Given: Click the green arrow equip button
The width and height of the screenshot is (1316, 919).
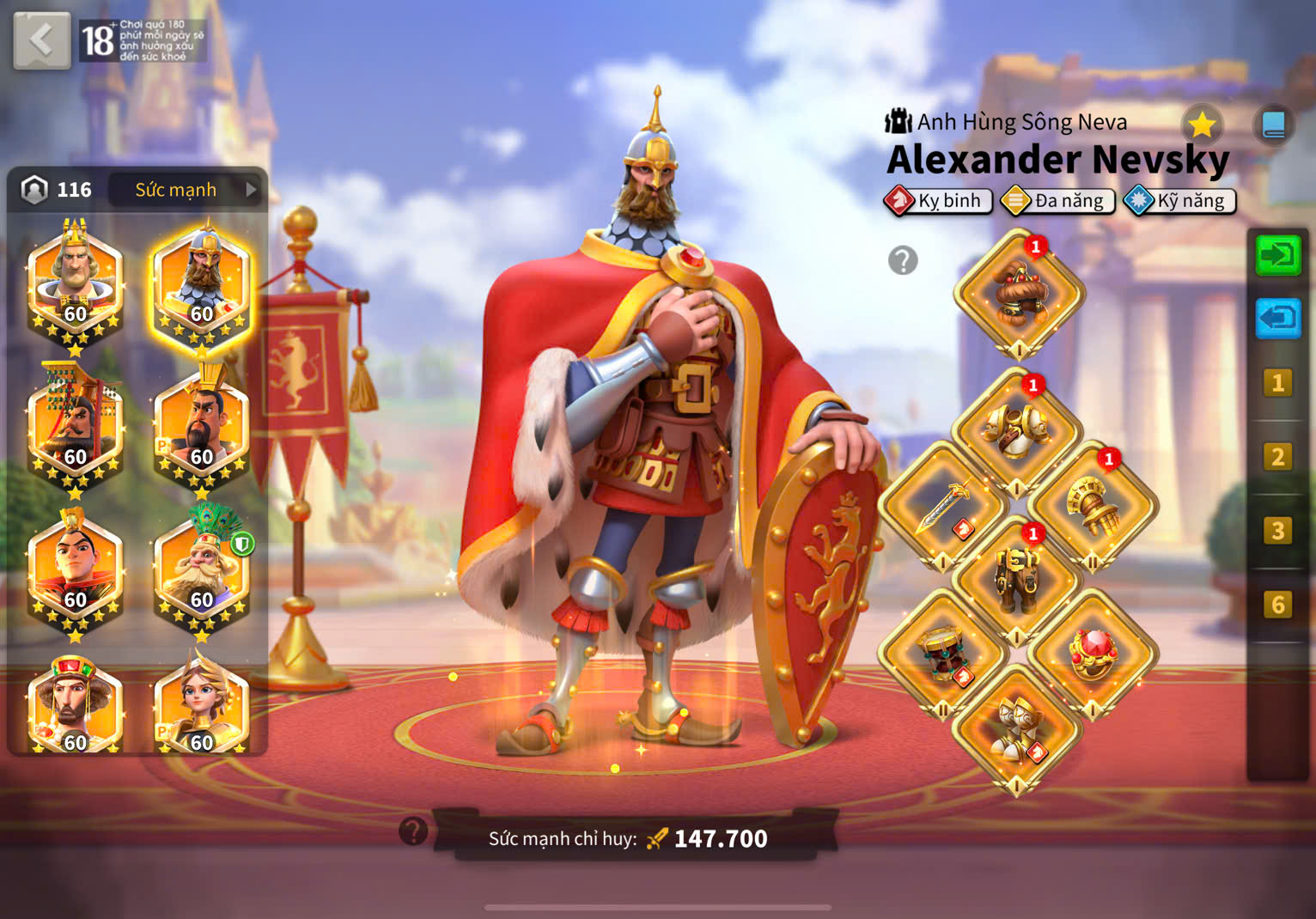Looking at the screenshot, I should click(x=1277, y=255).
